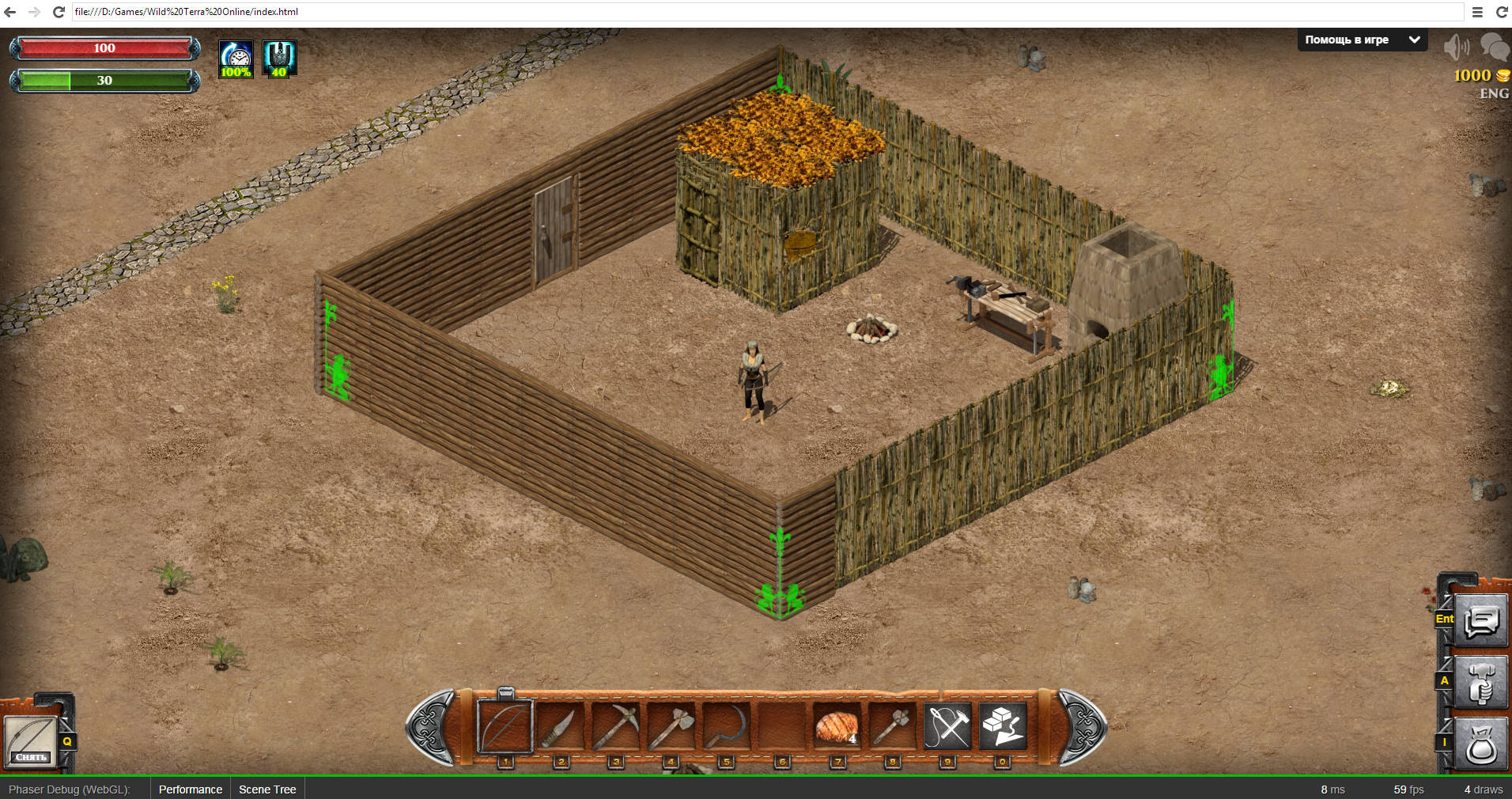1512x799 pixels.
Task: Open the chat panel button
Action: coord(1480,622)
